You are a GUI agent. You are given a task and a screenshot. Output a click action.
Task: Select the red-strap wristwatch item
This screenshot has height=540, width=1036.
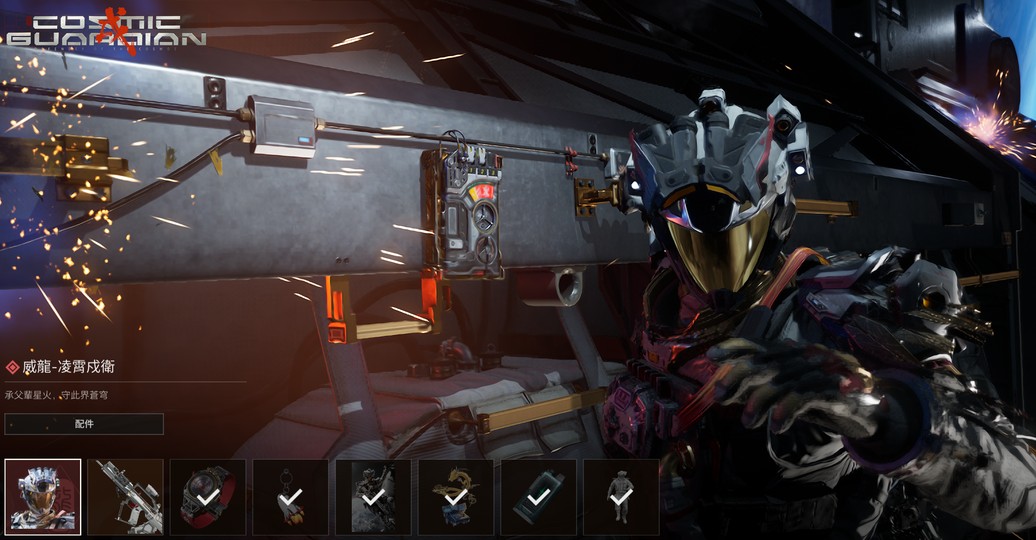[208, 497]
